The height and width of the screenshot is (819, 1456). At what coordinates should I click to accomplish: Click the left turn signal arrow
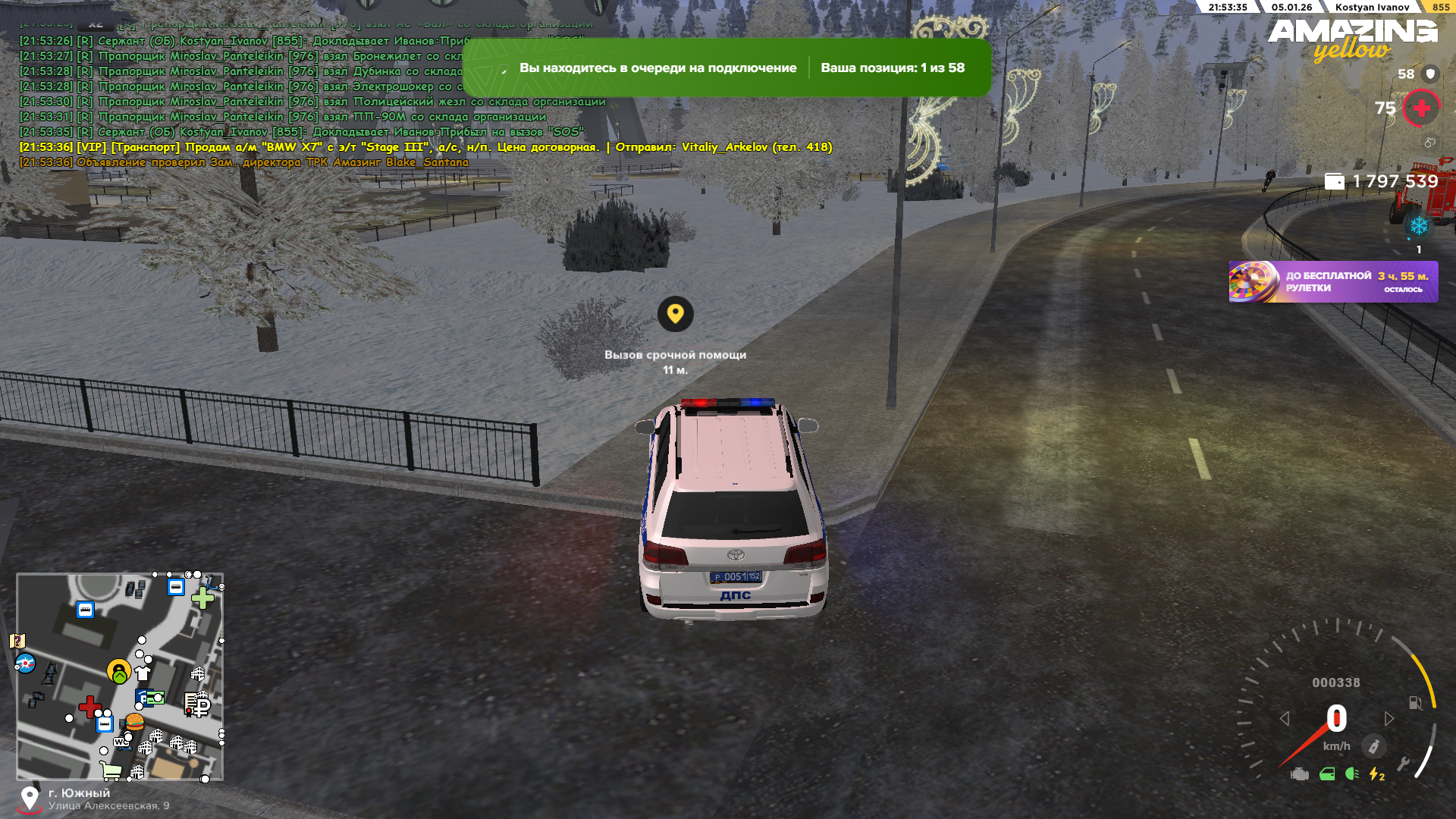click(x=1285, y=718)
